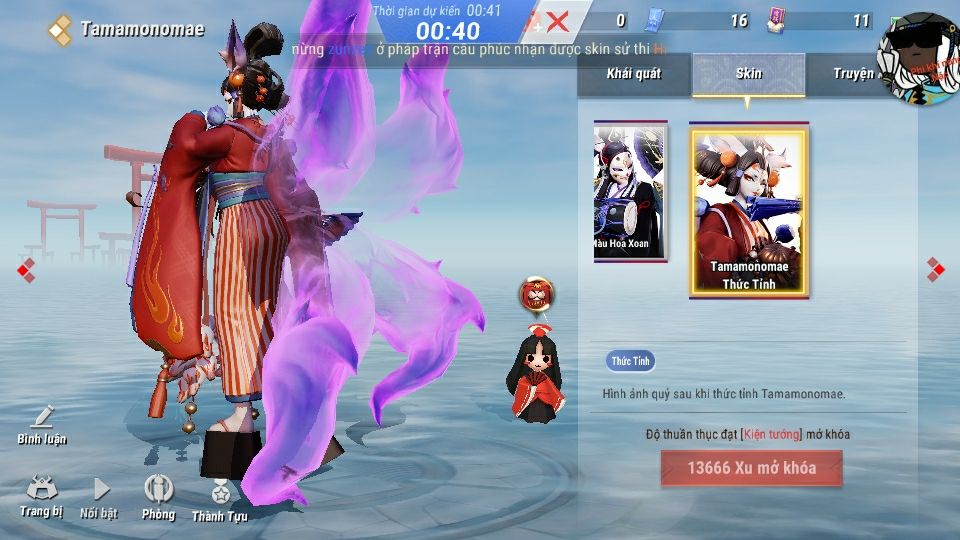Select the Tamamonomae Thức Tỉnh skin card

[749, 211]
